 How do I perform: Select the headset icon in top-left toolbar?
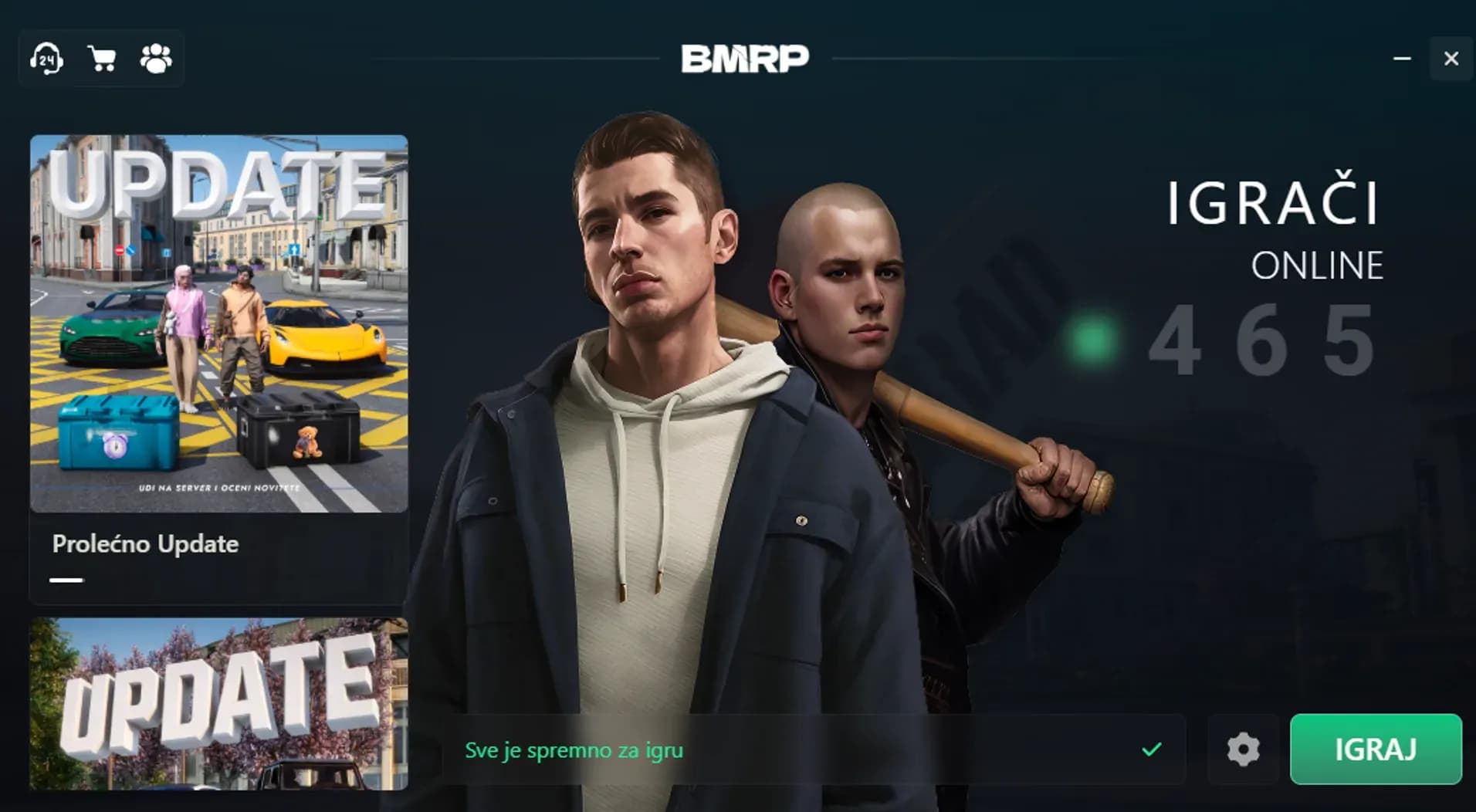(x=46, y=58)
